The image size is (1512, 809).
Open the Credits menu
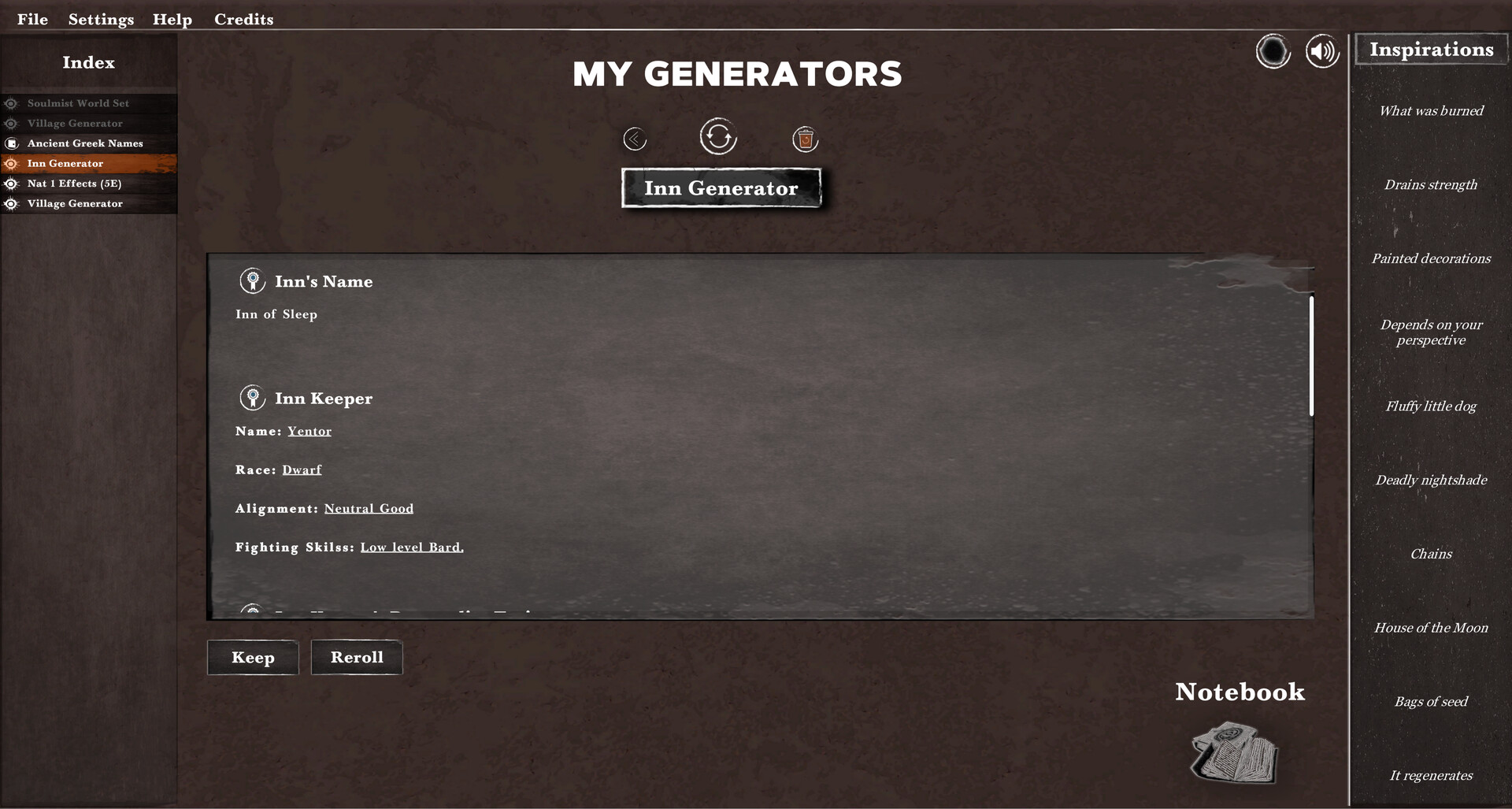(x=243, y=19)
